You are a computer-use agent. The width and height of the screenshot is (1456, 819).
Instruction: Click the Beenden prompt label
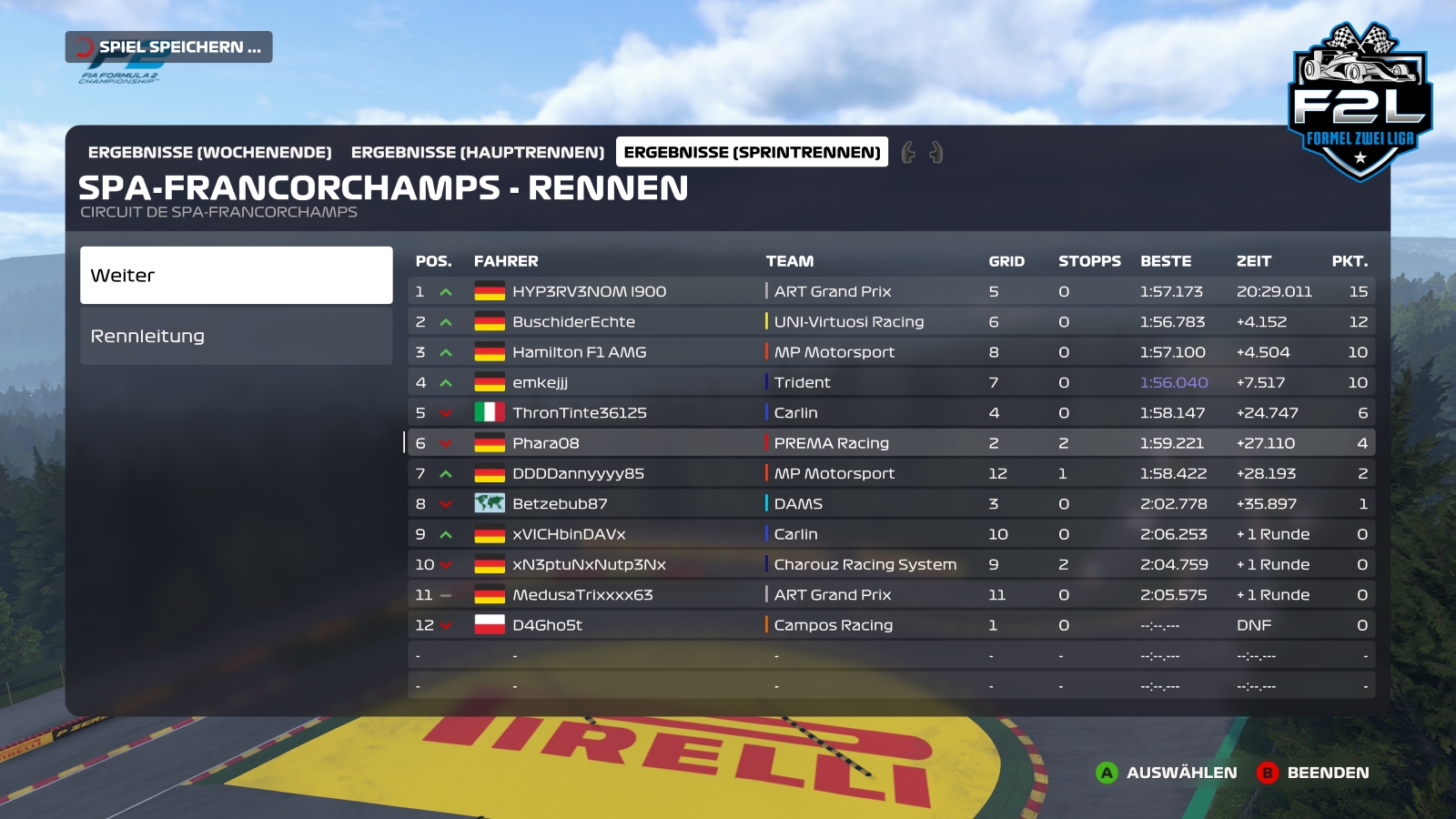point(1328,773)
